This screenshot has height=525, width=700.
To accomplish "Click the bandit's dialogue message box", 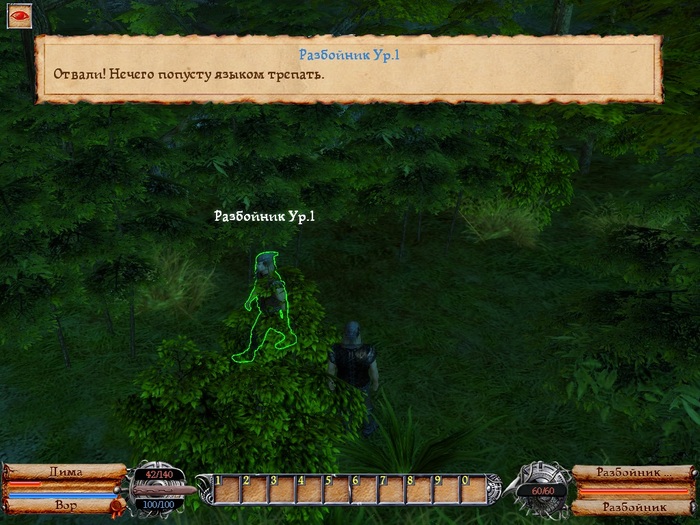I will [x=349, y=68].
